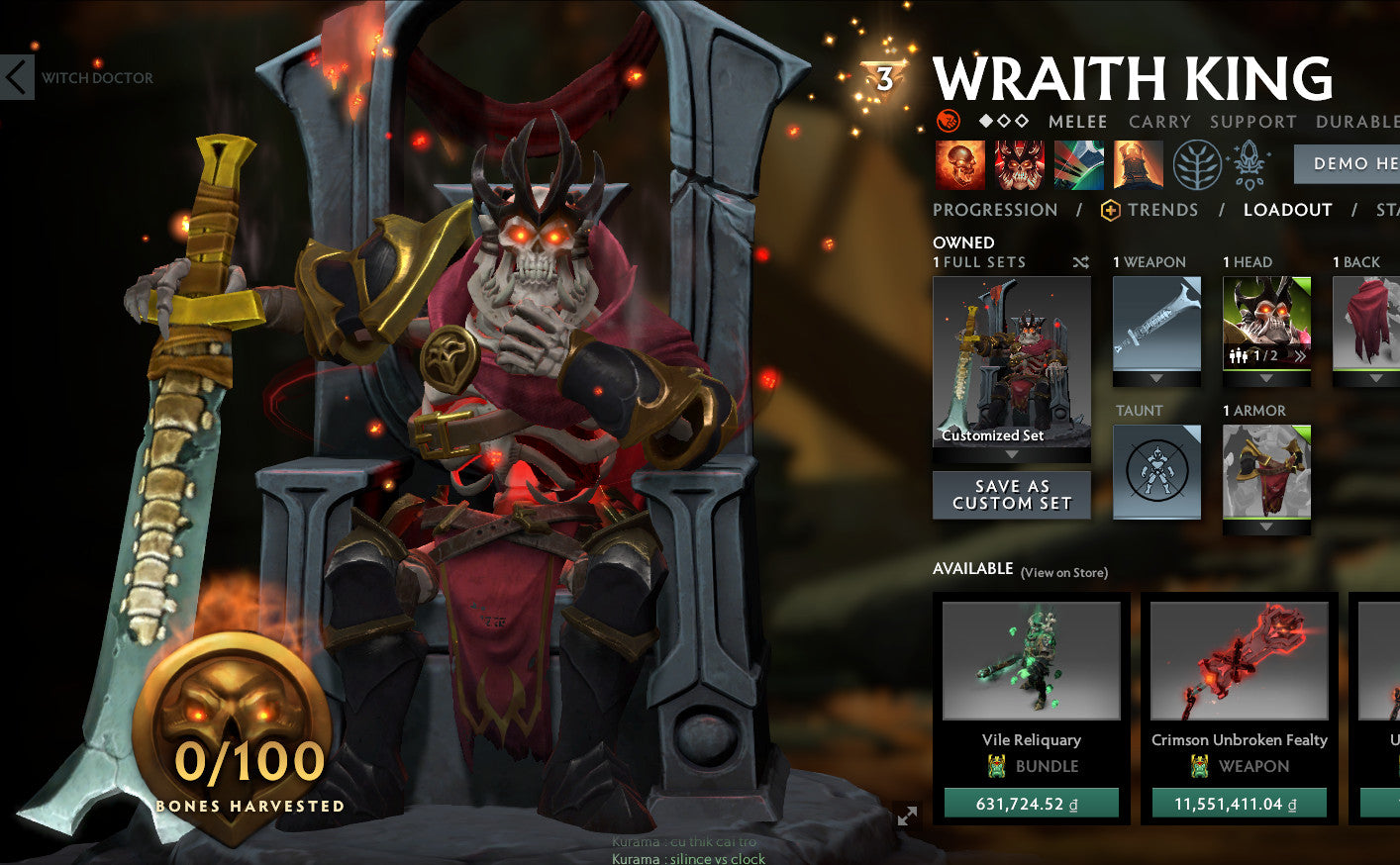Go back to Witch Doctor with the arrow
1400x865 pixels.
point(16,77)
